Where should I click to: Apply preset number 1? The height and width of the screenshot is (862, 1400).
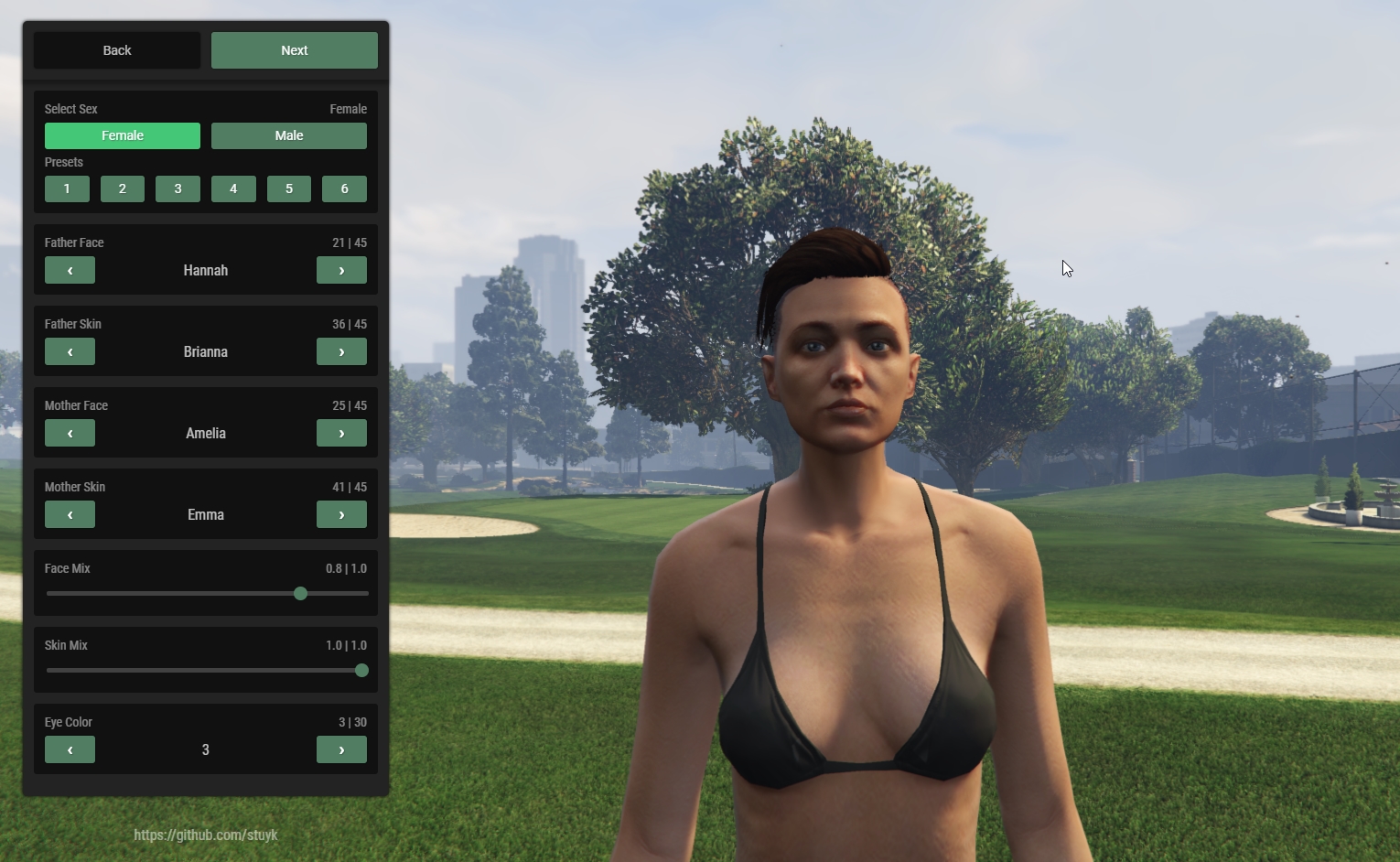tap(67, 189)
